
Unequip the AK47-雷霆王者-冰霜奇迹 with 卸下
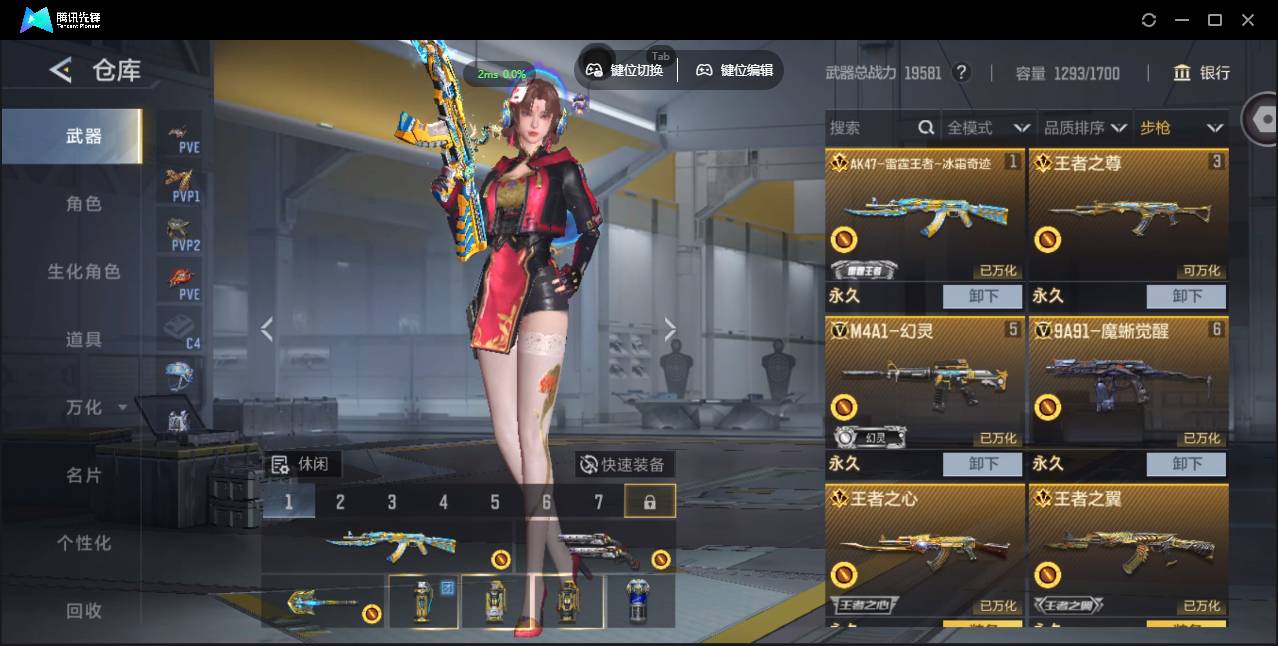(982, 296)
